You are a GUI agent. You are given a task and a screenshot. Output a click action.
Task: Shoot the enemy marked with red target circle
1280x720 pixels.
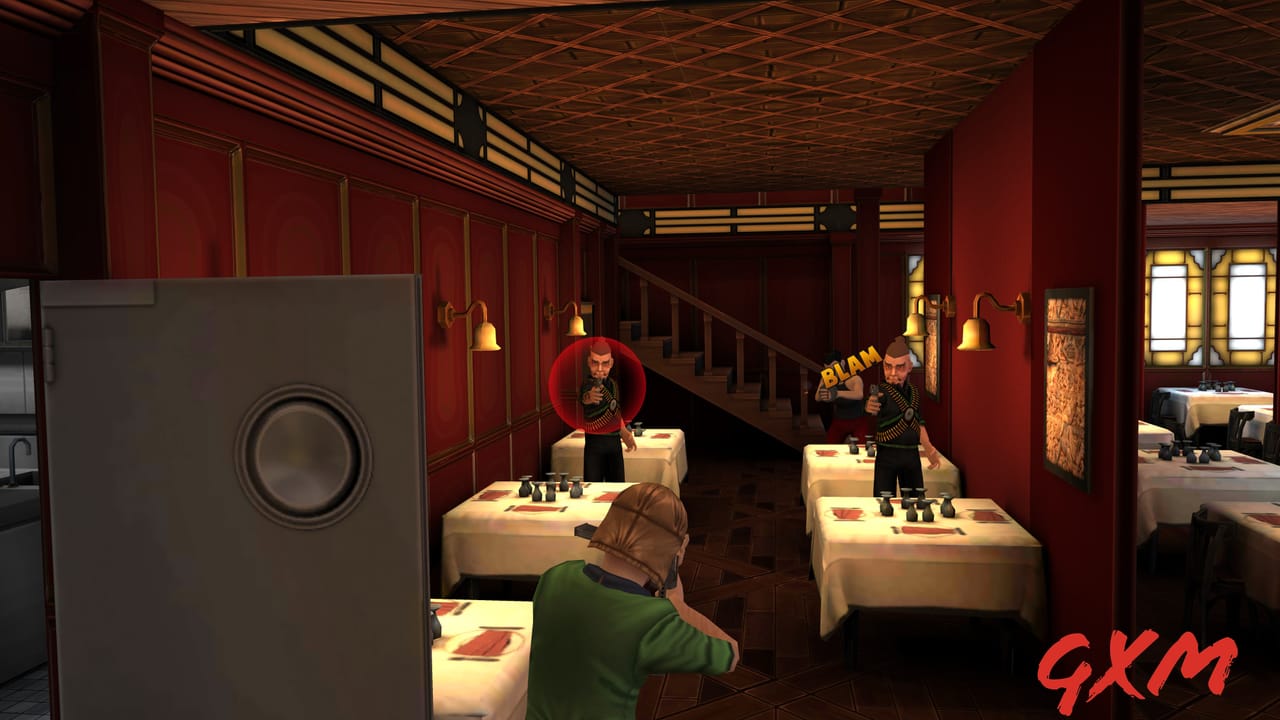pyautogui.click(x=598, y=386)
